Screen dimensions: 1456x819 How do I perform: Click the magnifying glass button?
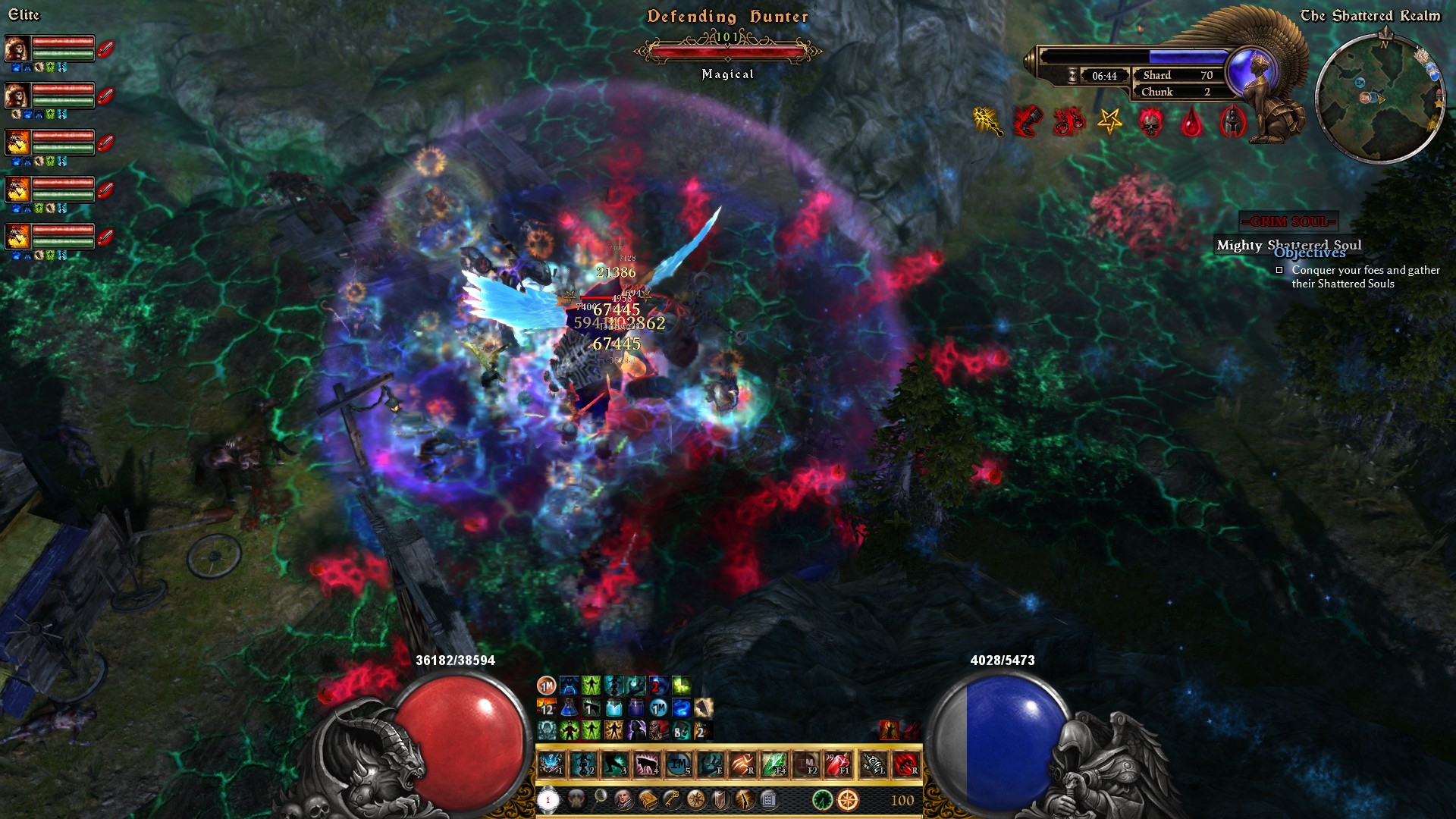pos(600,798)
